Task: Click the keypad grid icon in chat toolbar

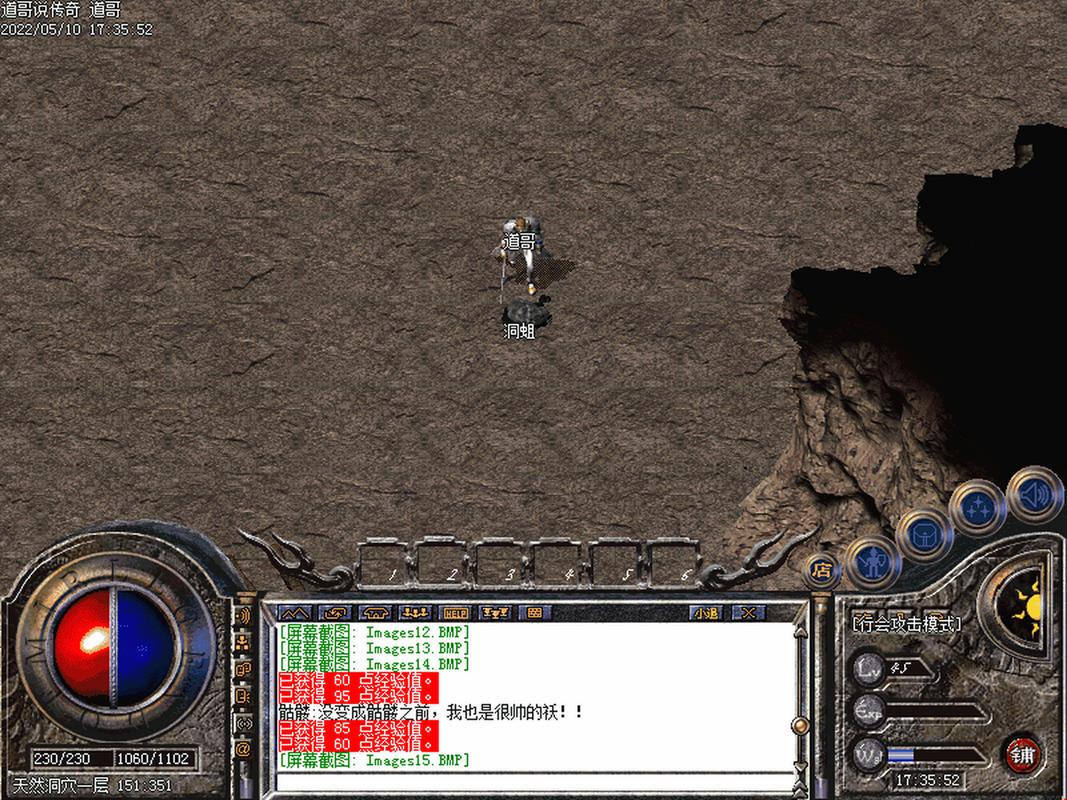Action: (534, 613)
